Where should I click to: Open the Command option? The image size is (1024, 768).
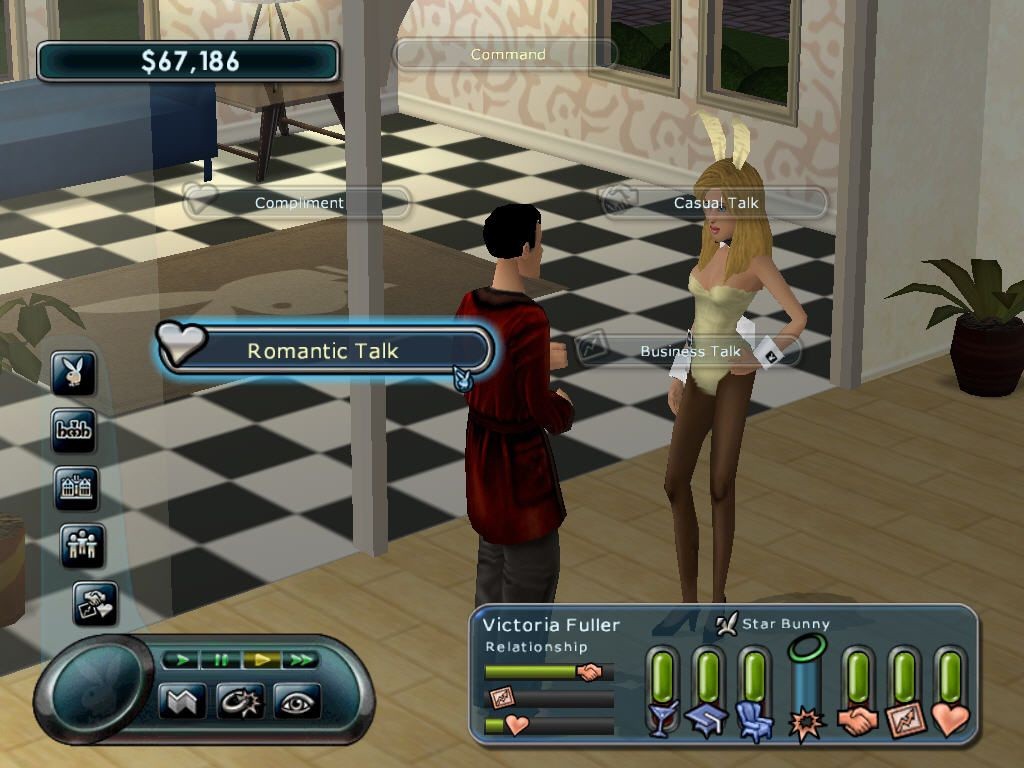[x=507, y=55]
